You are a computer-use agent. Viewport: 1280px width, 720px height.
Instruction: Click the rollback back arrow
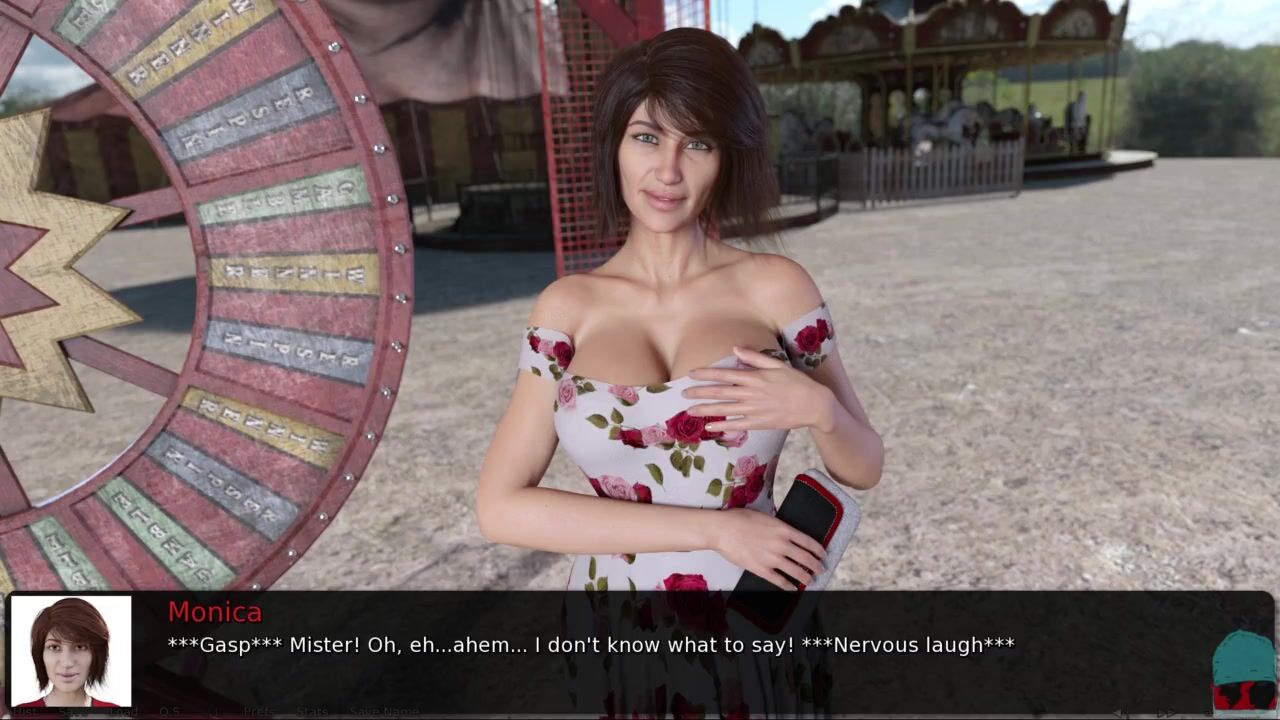tap(1122, 712)
